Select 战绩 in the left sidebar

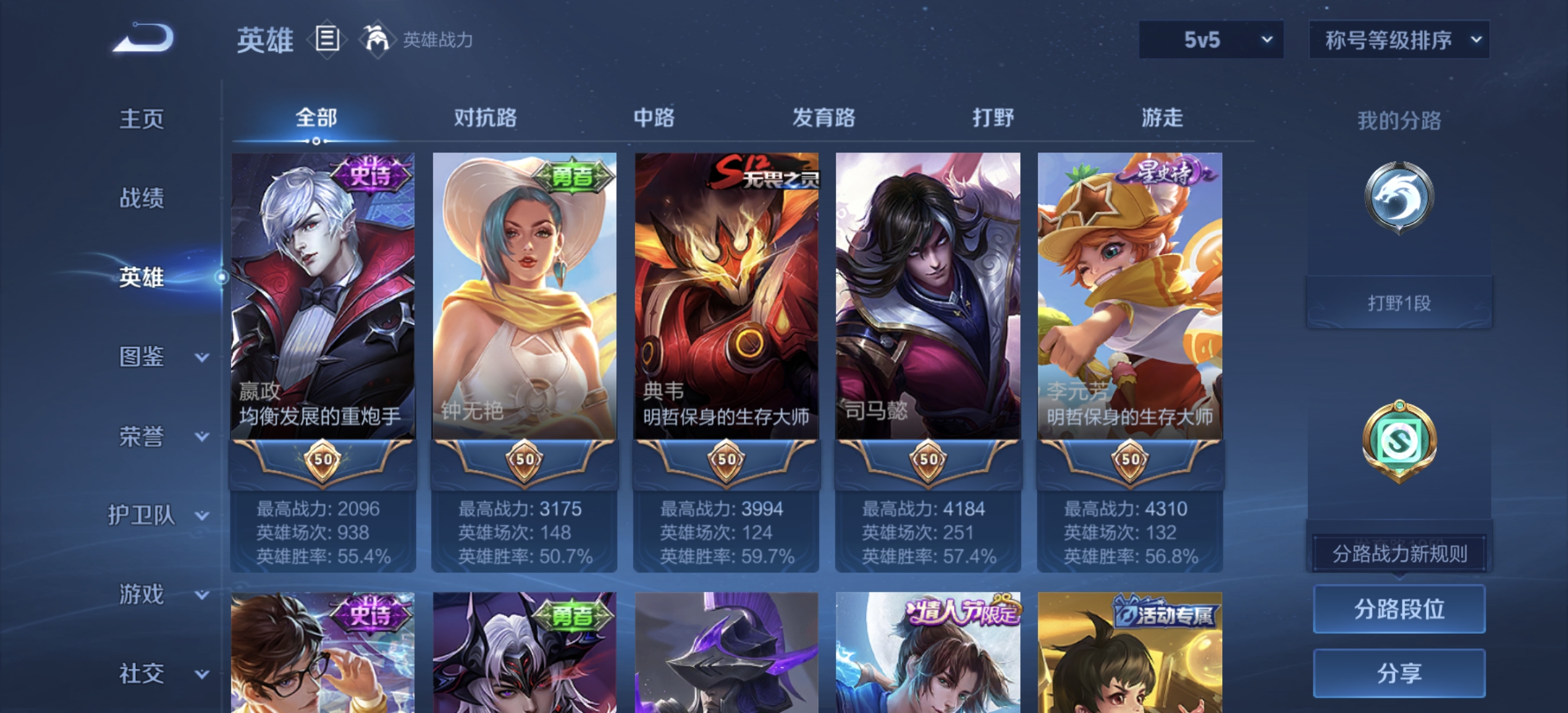[x=141, y=198]
